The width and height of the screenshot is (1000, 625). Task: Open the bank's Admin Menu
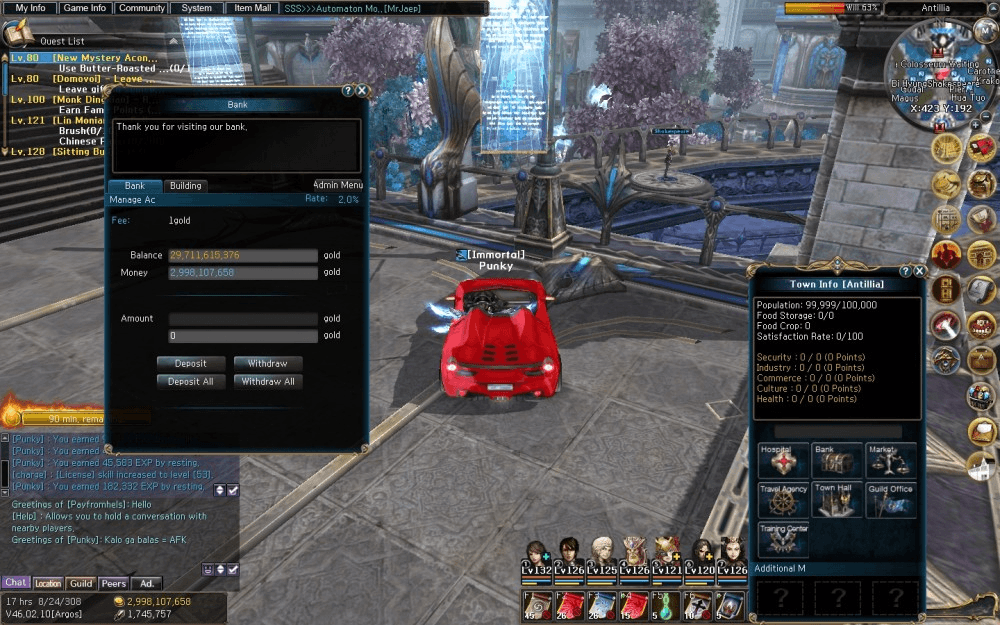tap(337, 185)
